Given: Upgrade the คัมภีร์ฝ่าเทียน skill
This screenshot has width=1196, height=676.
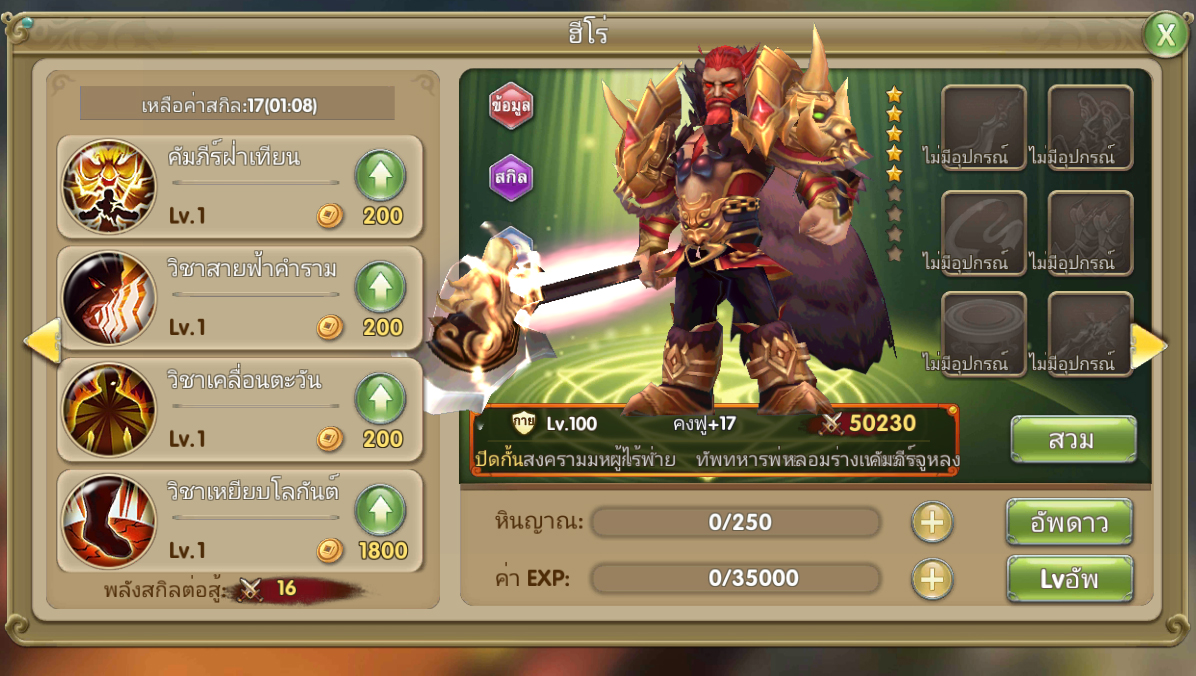Looking at the screenshot, I should [381, 176].
